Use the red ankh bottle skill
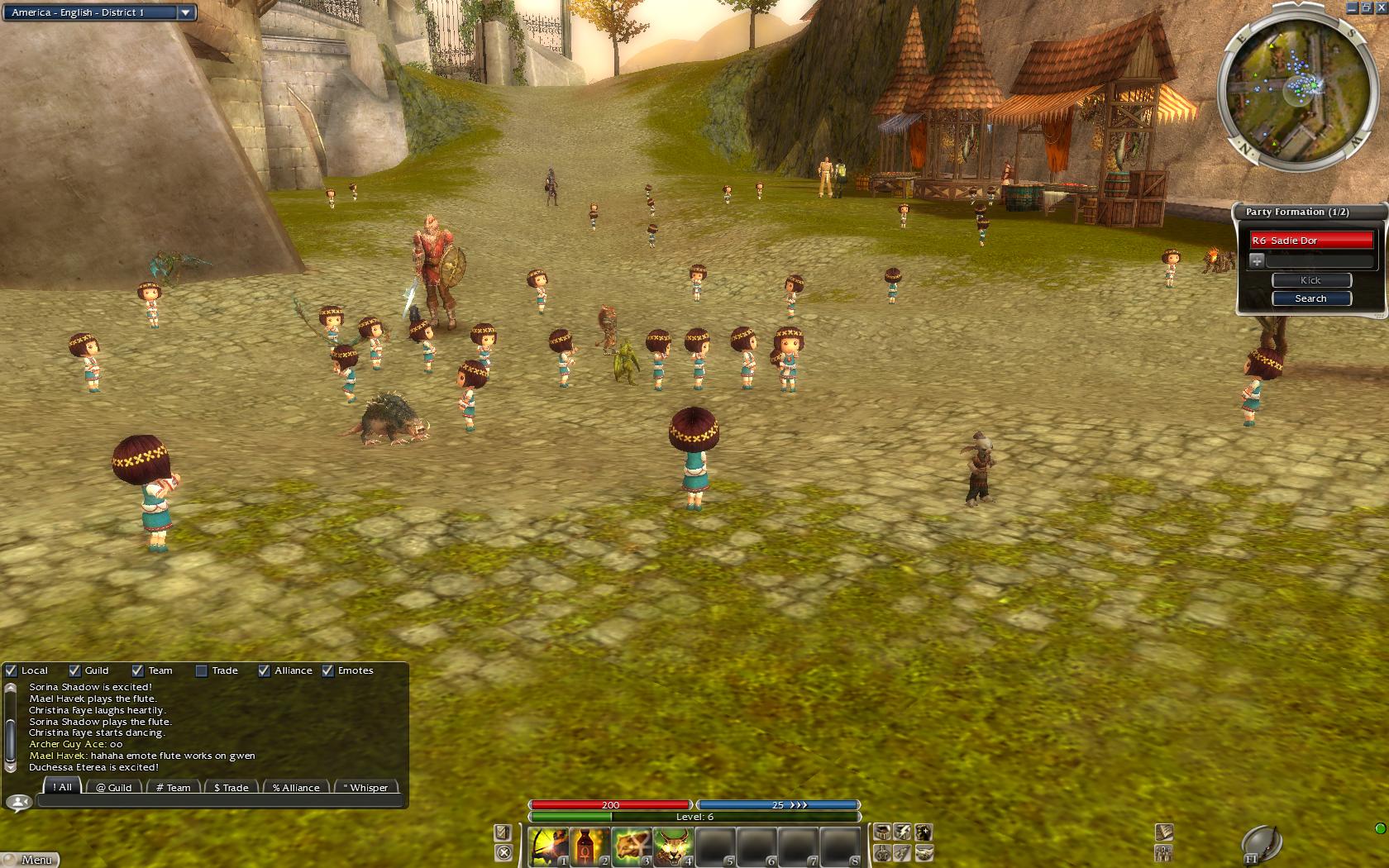The height and width of the screenshot is (868, 1389). (x=589, y=847)
